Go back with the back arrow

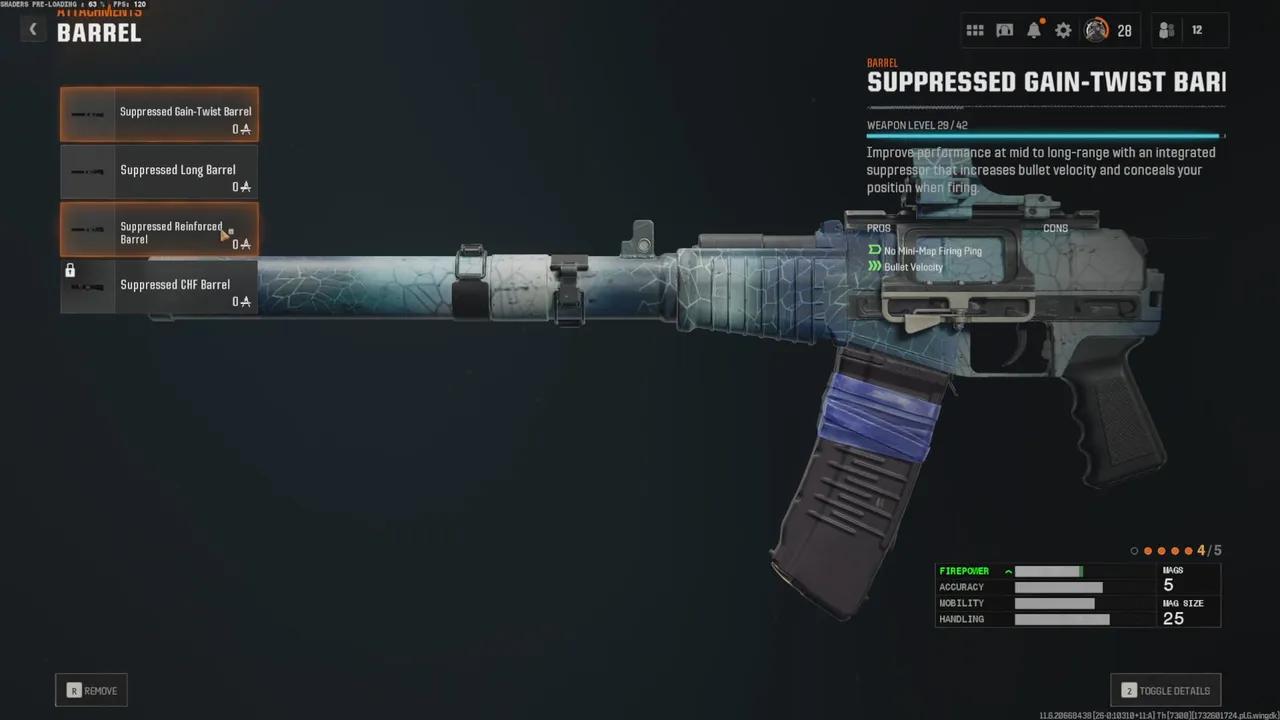(32, 29)
